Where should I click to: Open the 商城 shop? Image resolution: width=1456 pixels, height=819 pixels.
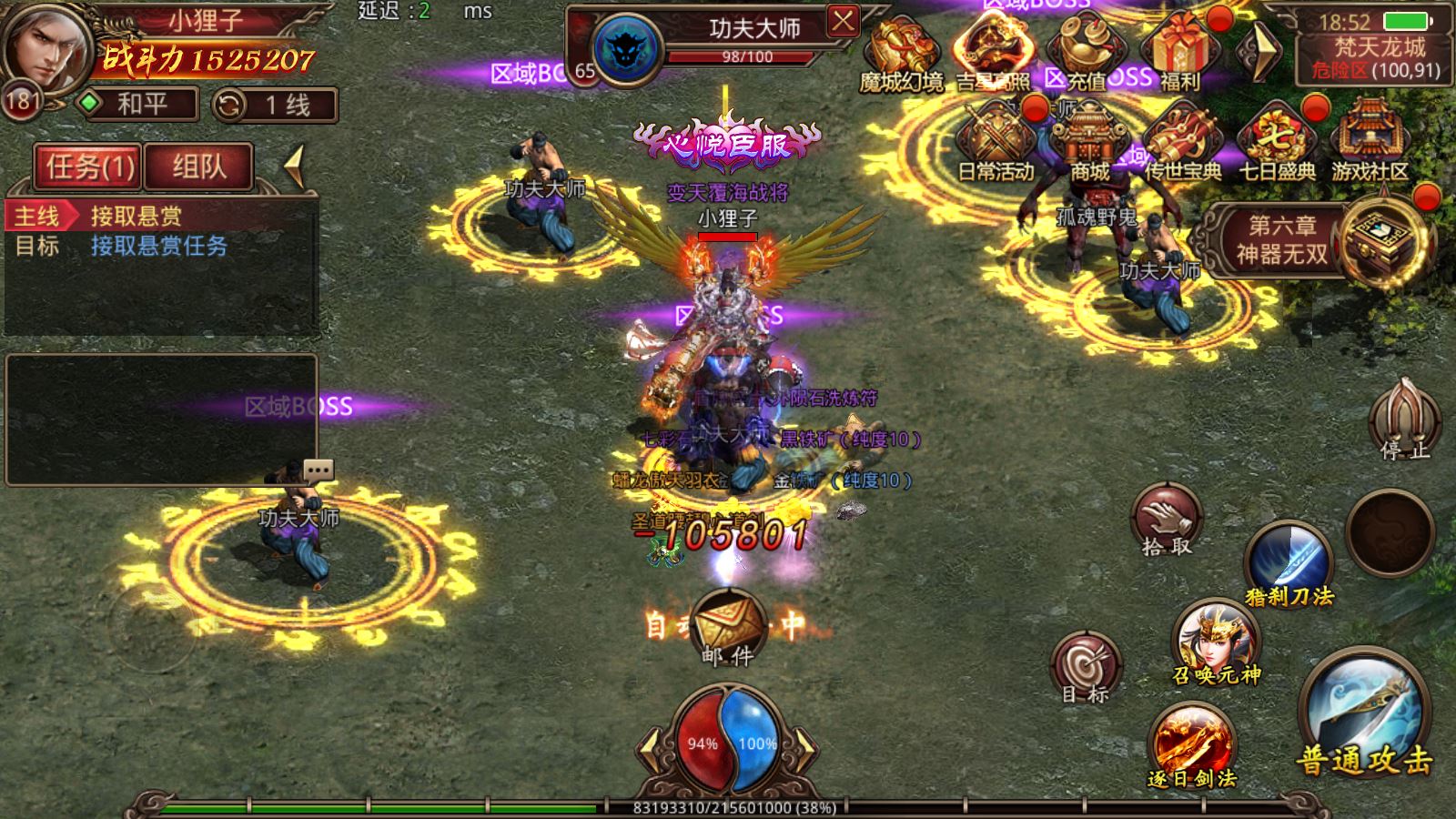(x=1089, y=141)
